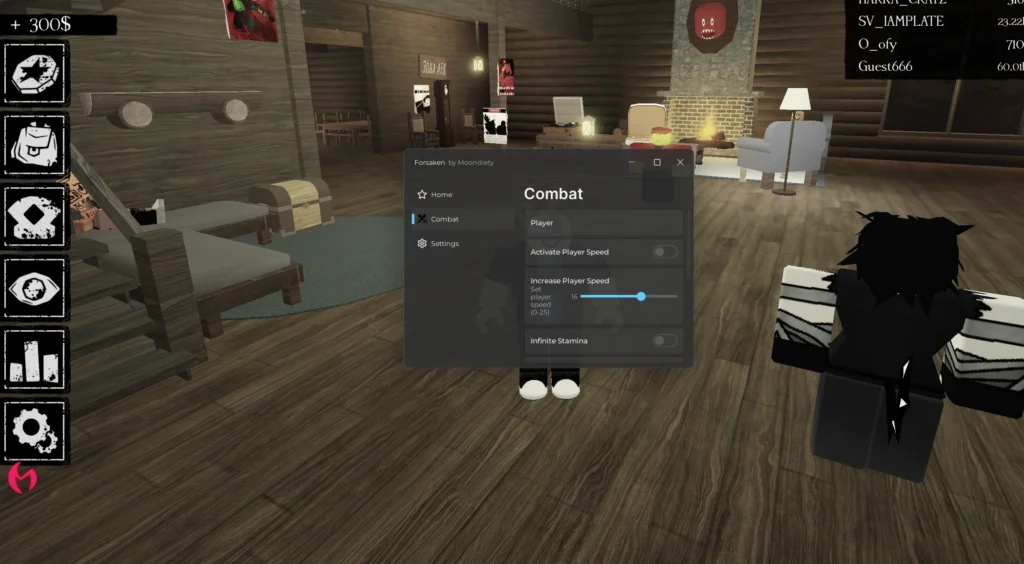The width and height of the screenshot is (1024, 564).
Task: Click the pink executor logo icon
Action: click(x=22, y=477)
